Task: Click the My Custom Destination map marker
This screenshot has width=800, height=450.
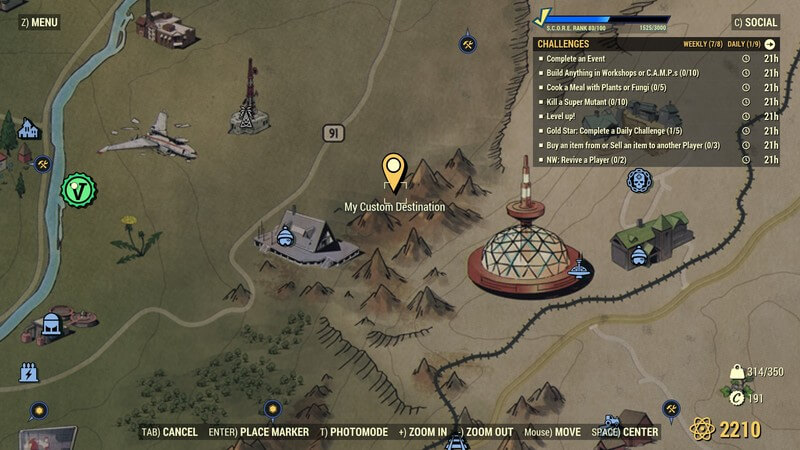Action: tap(394, 173)
